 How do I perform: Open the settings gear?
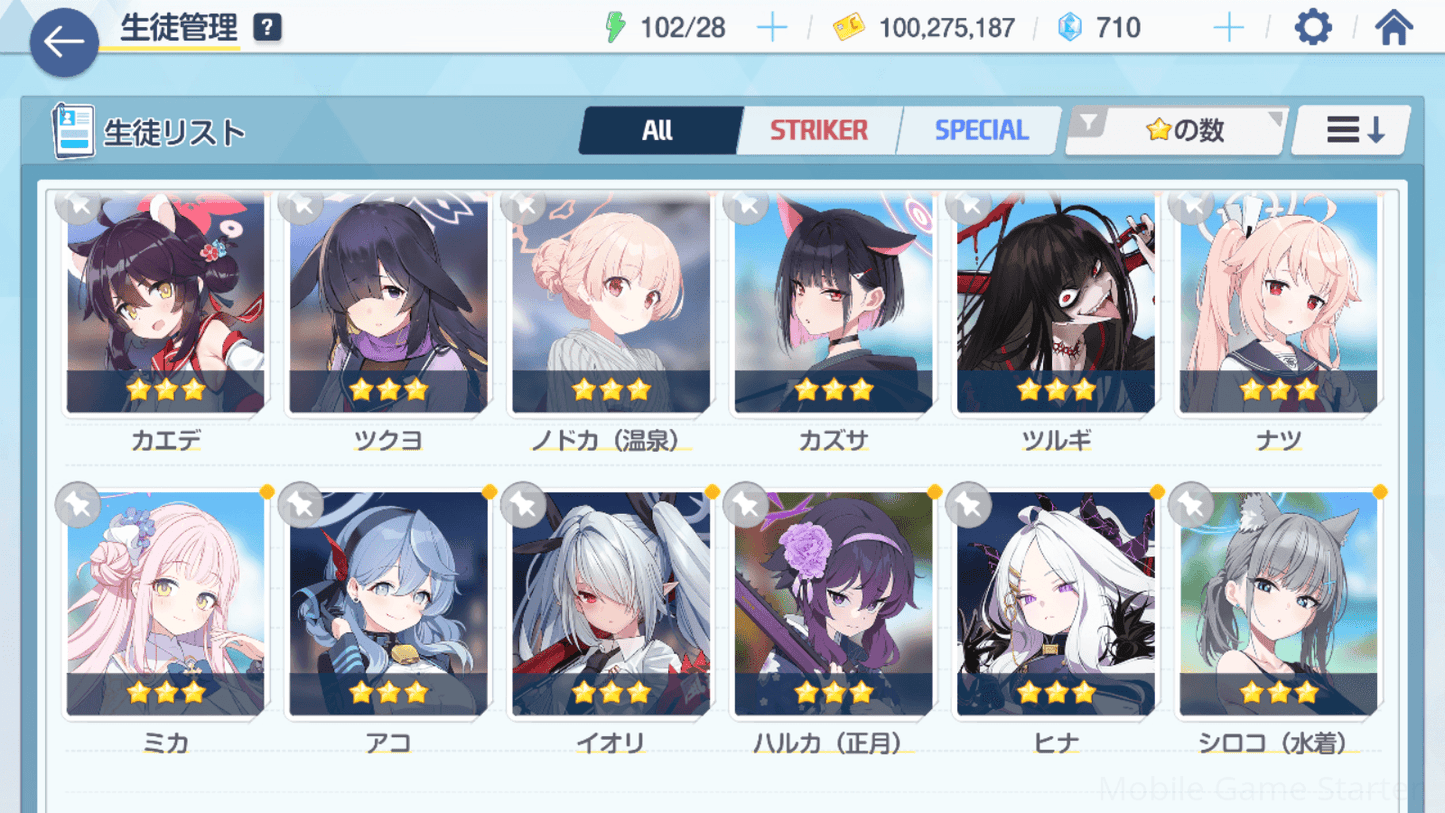[1312, 27]
